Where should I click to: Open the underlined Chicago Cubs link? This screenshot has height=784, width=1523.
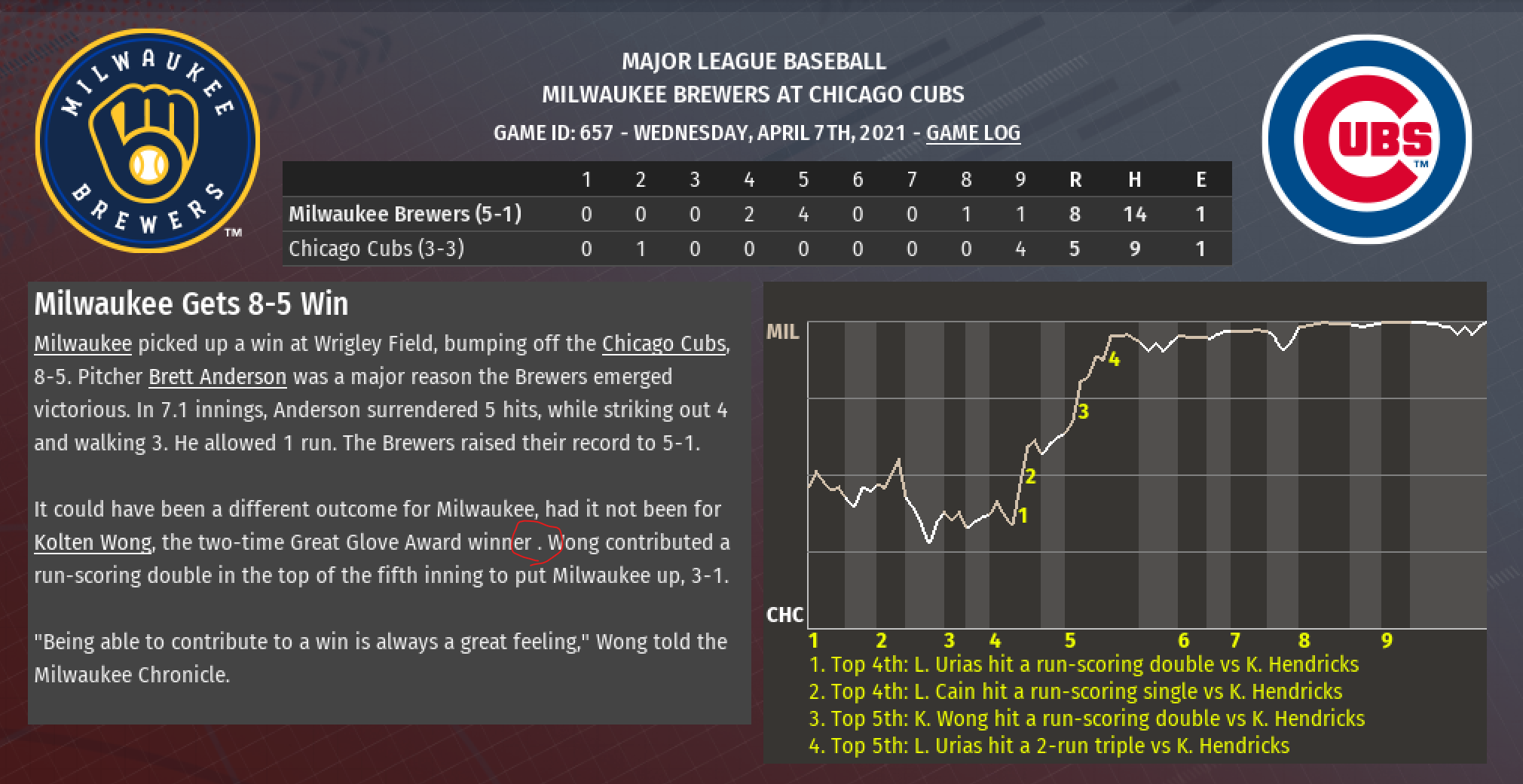[x=664, y=343]
